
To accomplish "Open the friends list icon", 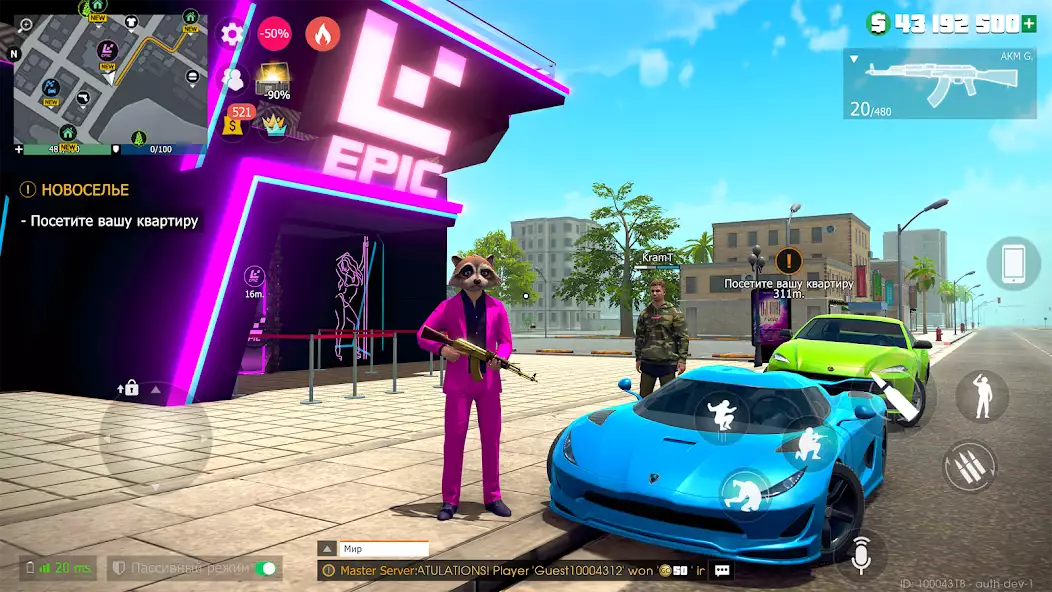I will (233, 78).
